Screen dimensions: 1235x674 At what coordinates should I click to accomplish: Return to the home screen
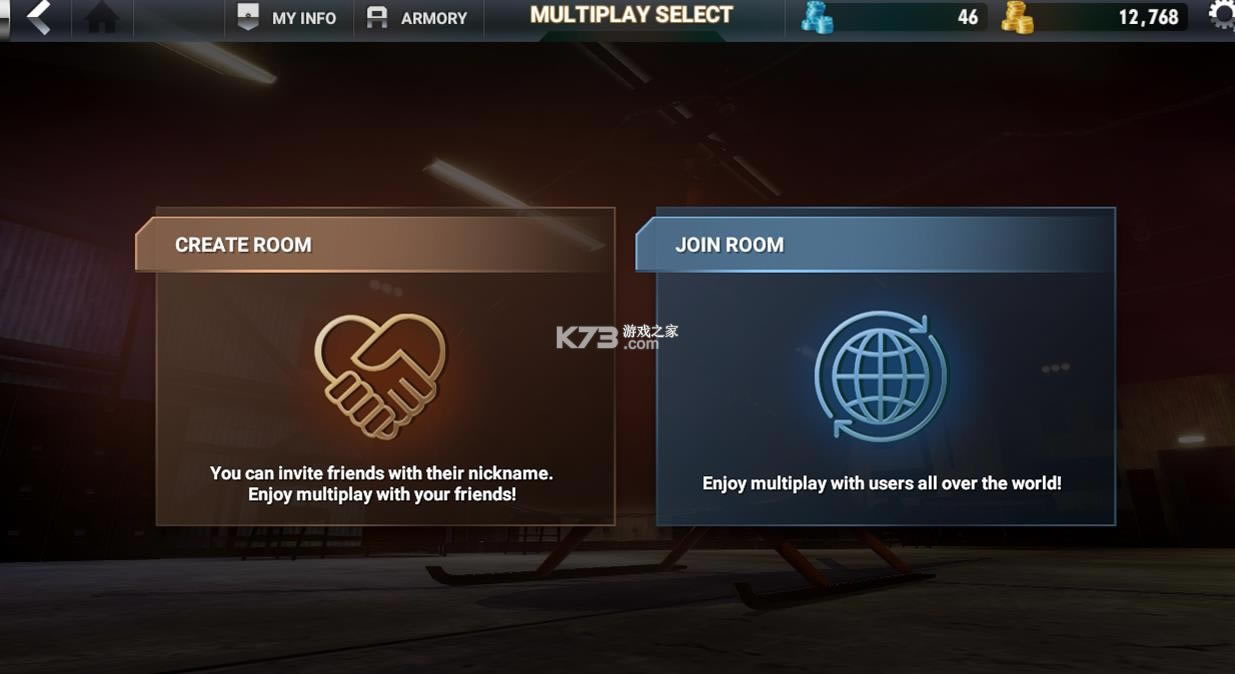(102, 17)
